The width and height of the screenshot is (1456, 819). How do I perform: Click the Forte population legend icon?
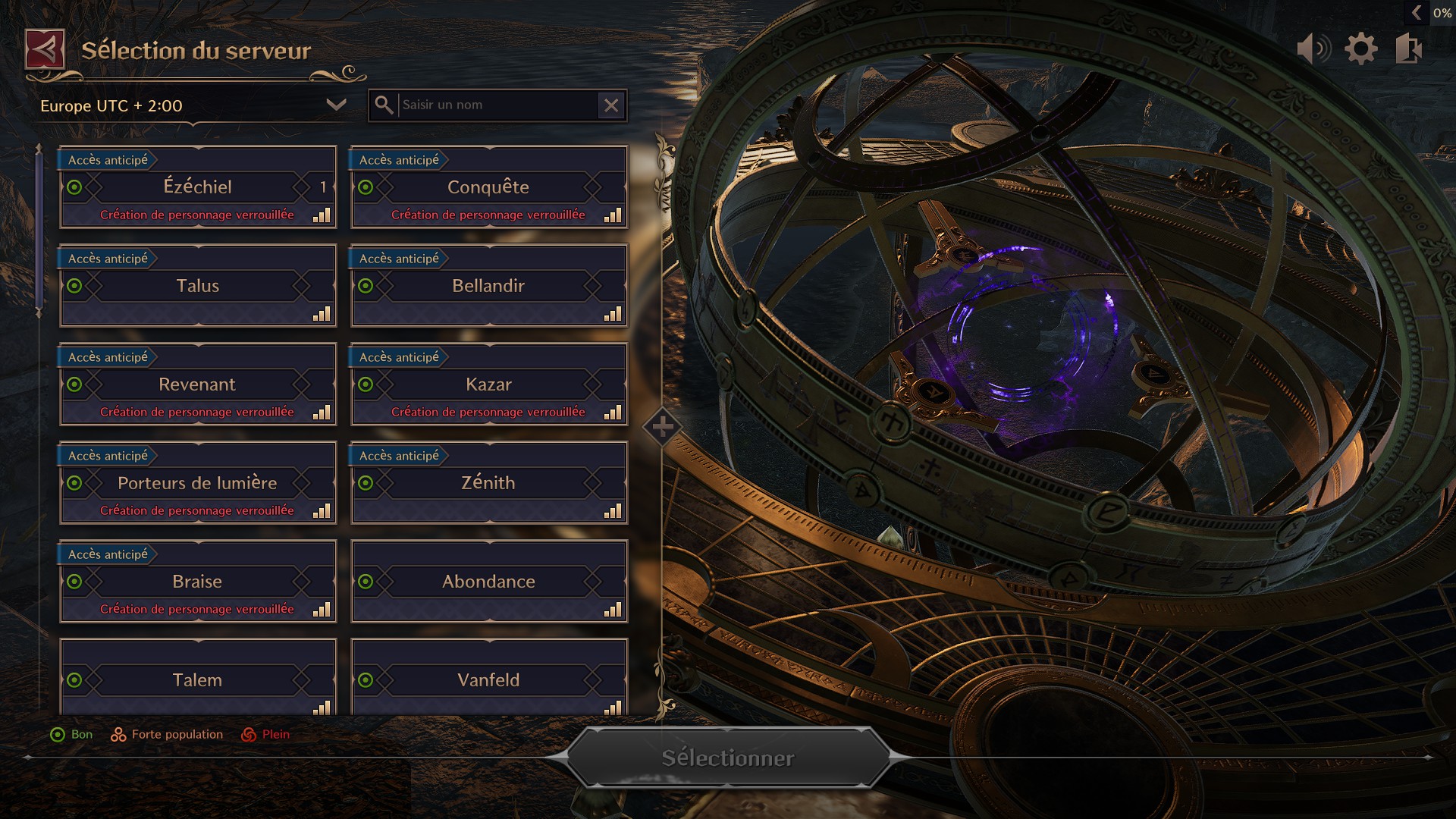coord(118,734)
